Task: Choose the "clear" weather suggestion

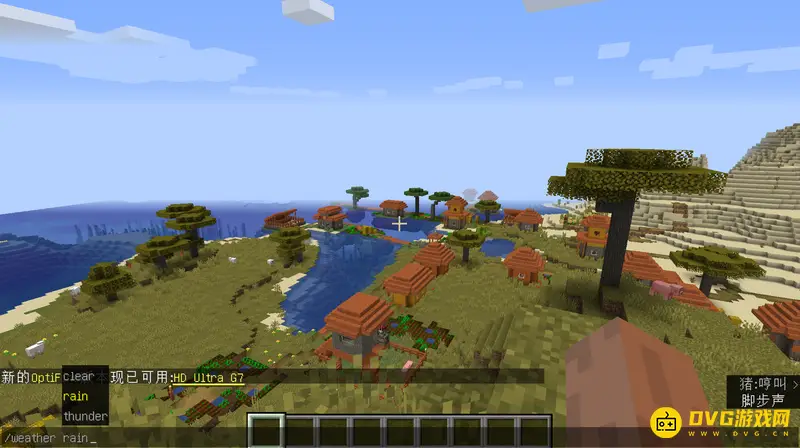Action: 78,377
